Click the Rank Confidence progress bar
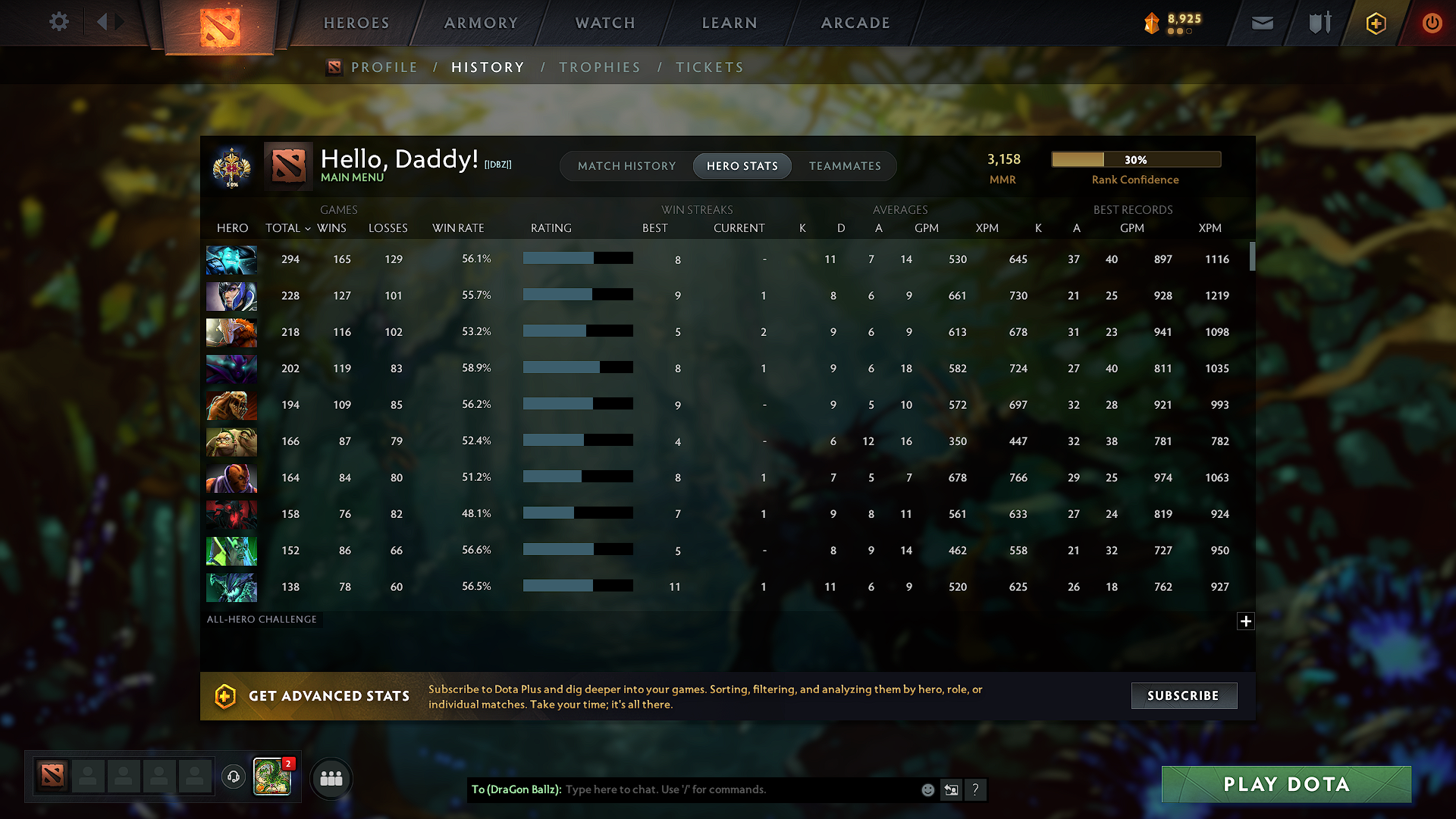The image size is (1456, 819). pyautogui.click(x=1135, y=159)
